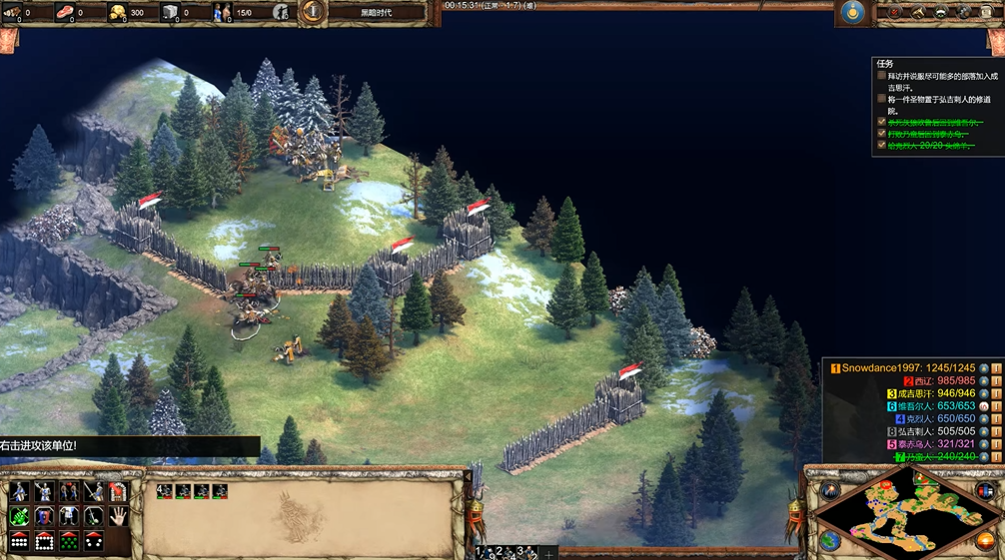This screenshot has height=560, width=1005.
Task: Select the first unit portrait in selection panel
Action: (164, 491)
